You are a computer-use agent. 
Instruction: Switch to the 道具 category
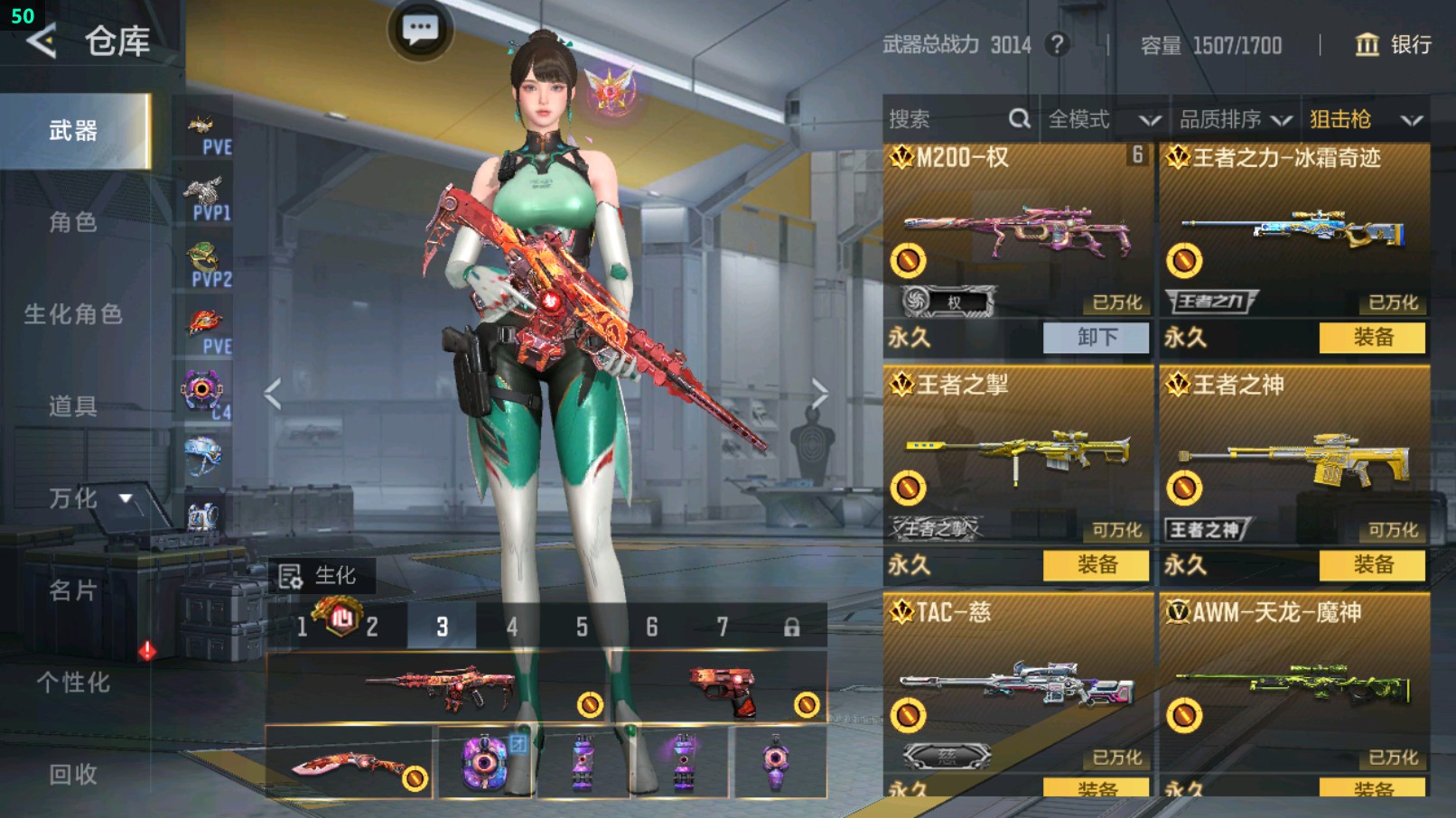pyautogui.click(x=73, y=406)
